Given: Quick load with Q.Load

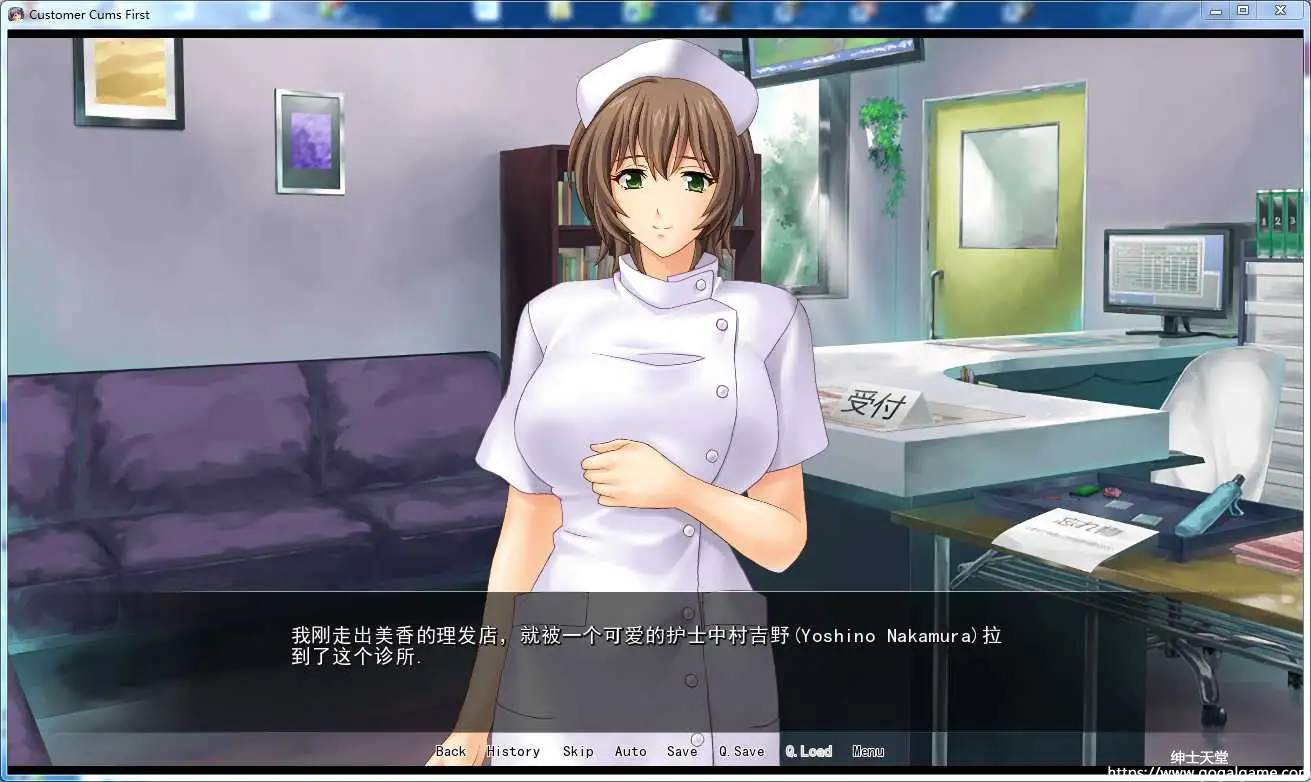Looking at the screenshot, I should (x=808, y=751).
